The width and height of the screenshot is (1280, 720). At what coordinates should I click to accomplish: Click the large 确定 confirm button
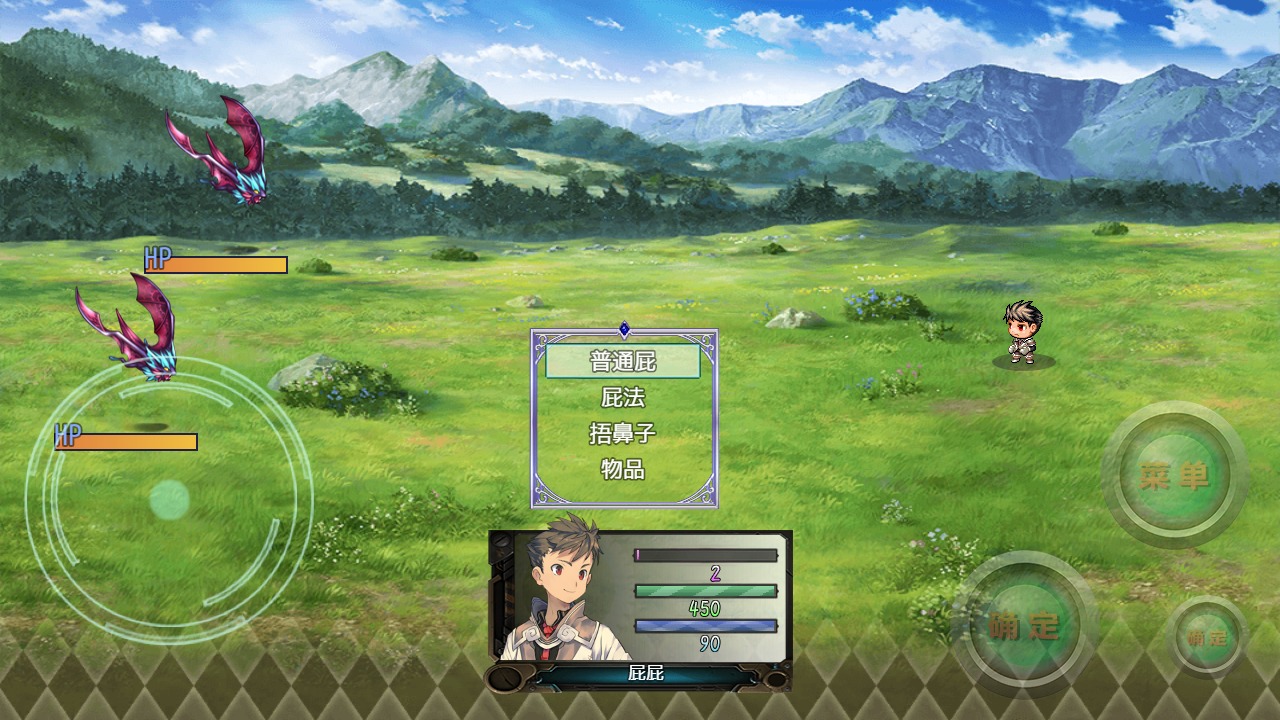point(1023,626)
